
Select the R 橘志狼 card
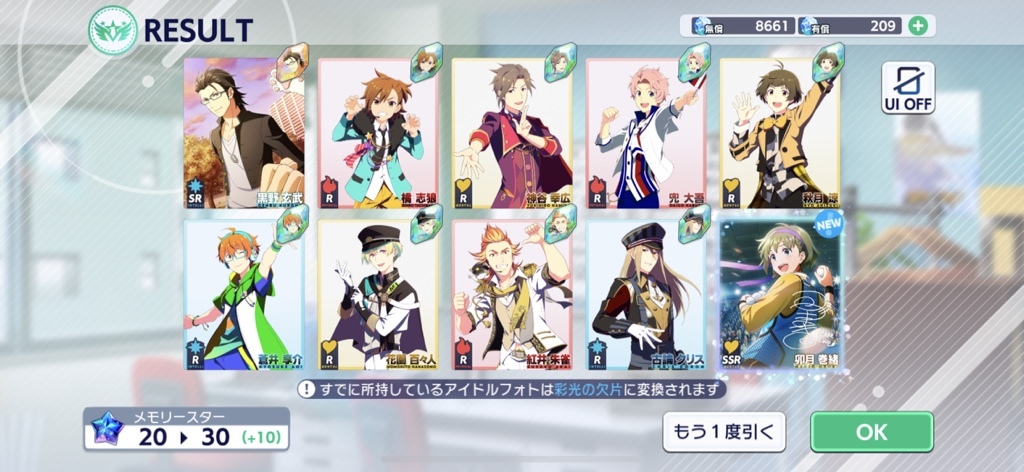[378, 132]
